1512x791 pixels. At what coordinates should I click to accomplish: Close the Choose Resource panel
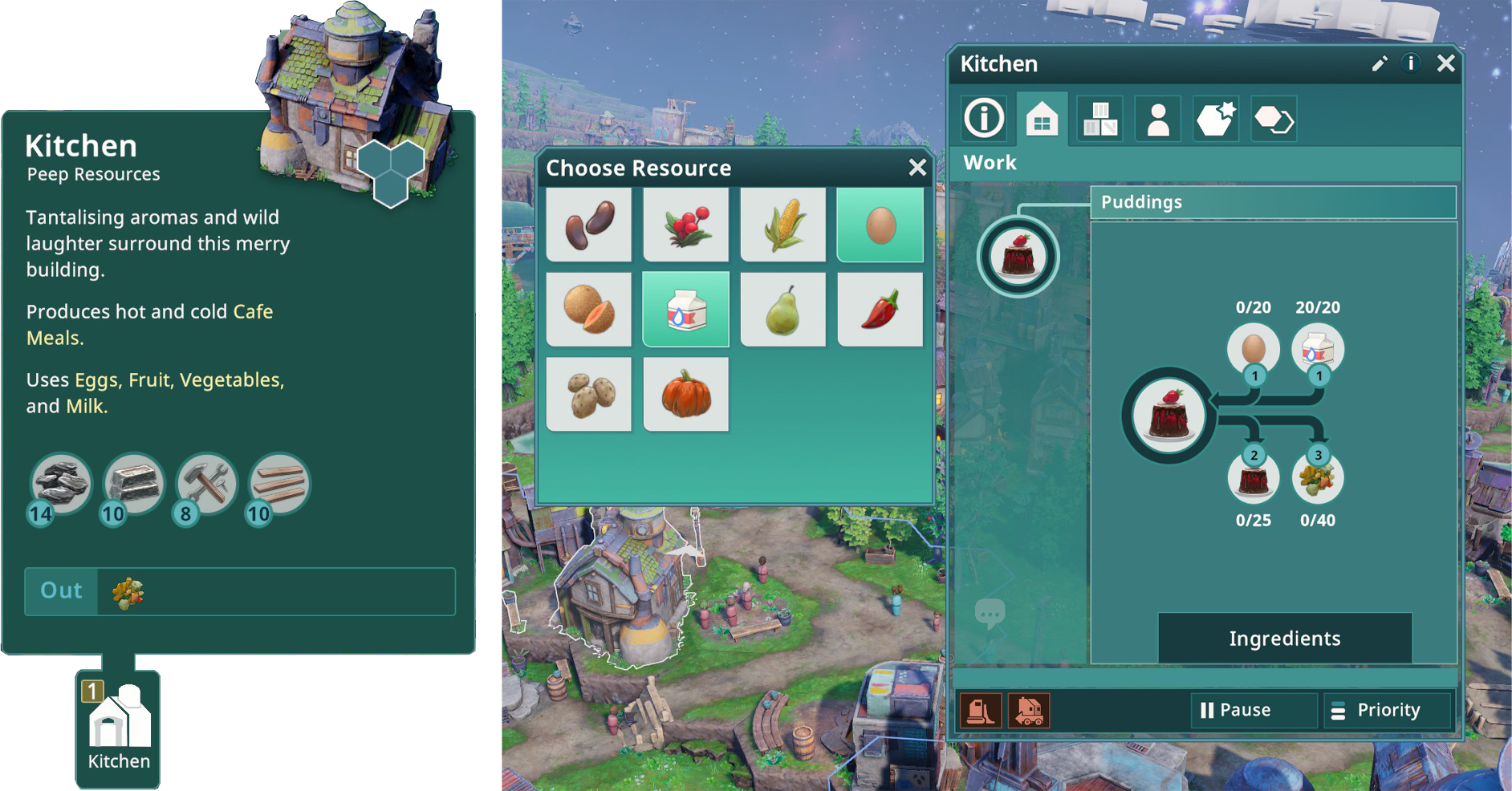[917, 167]
